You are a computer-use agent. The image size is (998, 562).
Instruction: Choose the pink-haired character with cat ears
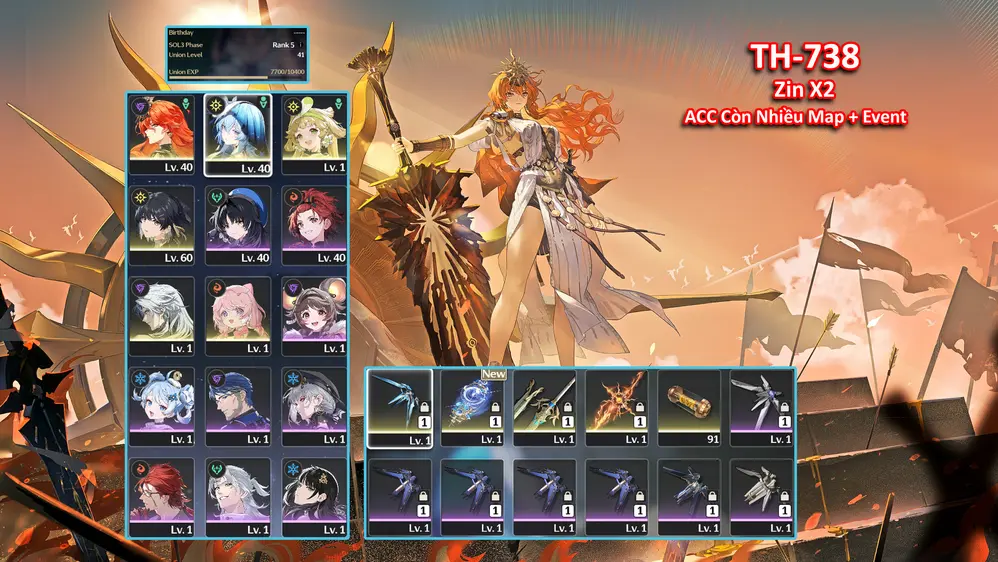(239, 315)
